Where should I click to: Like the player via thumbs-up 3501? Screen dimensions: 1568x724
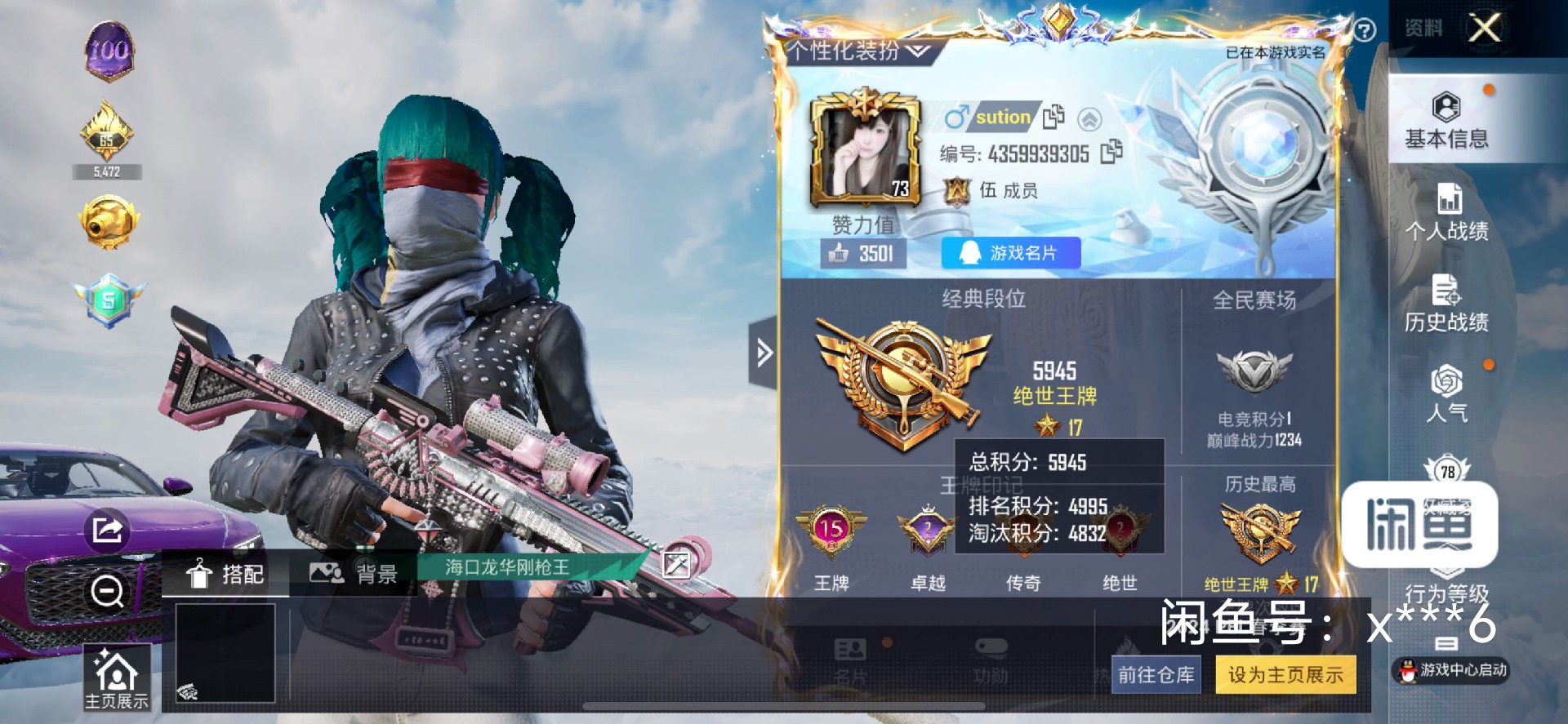pyautogui.click(x=862, y=254)
